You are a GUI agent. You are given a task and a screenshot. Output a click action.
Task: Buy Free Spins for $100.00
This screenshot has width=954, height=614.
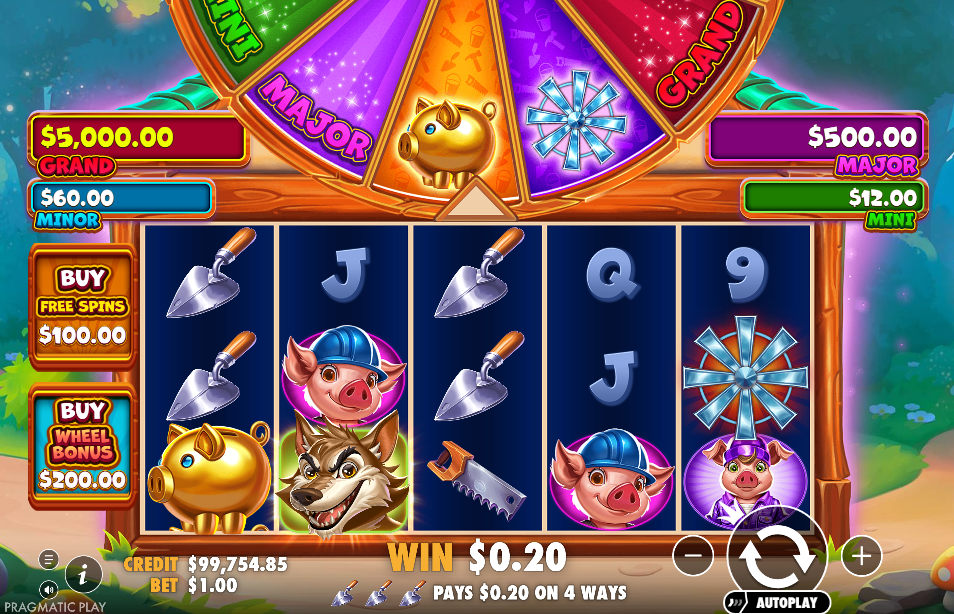(83, 306)
